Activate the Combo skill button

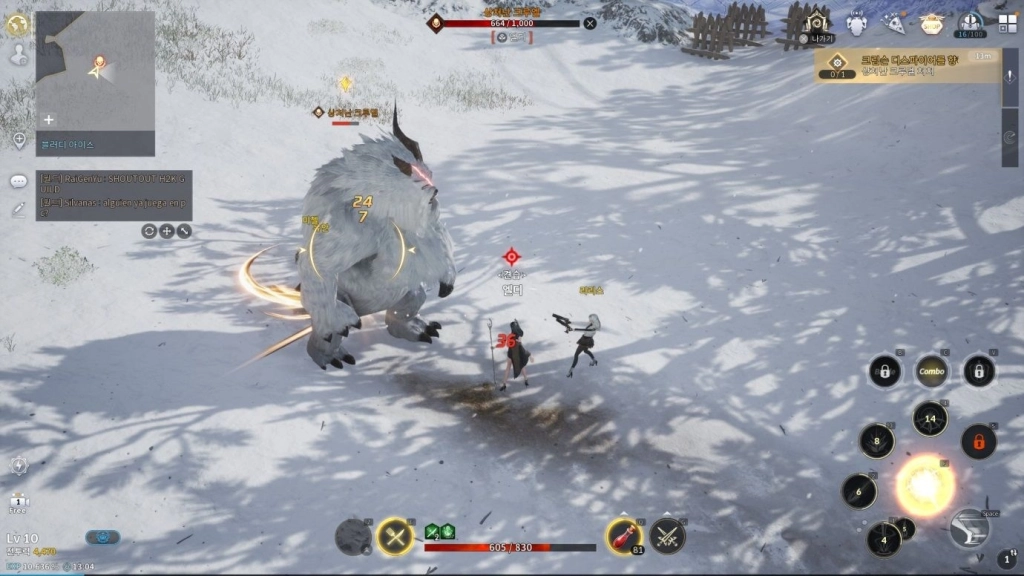point(931,371)
